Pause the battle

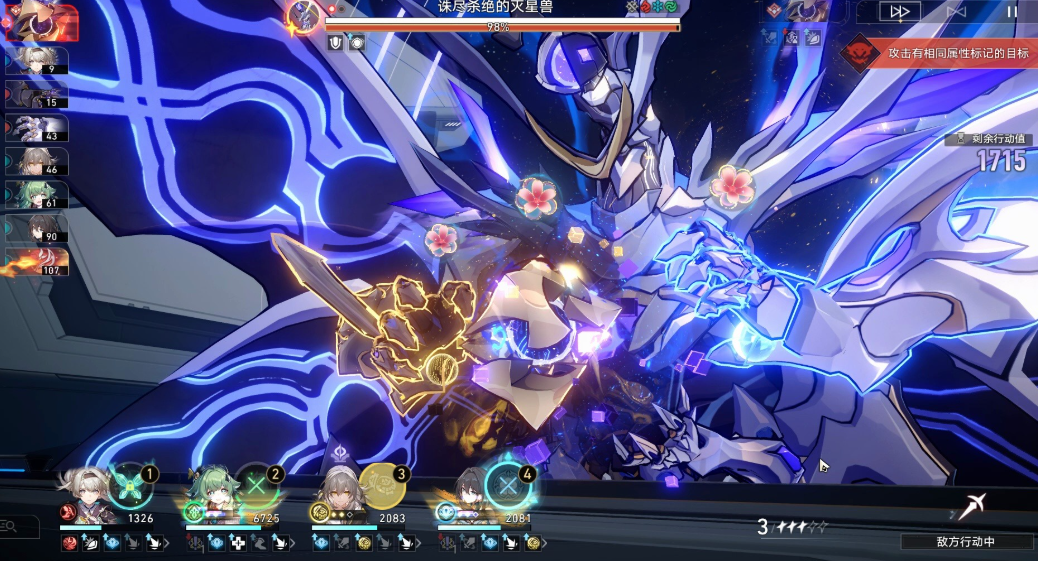pyautogui.click(x=1011, y=12)
